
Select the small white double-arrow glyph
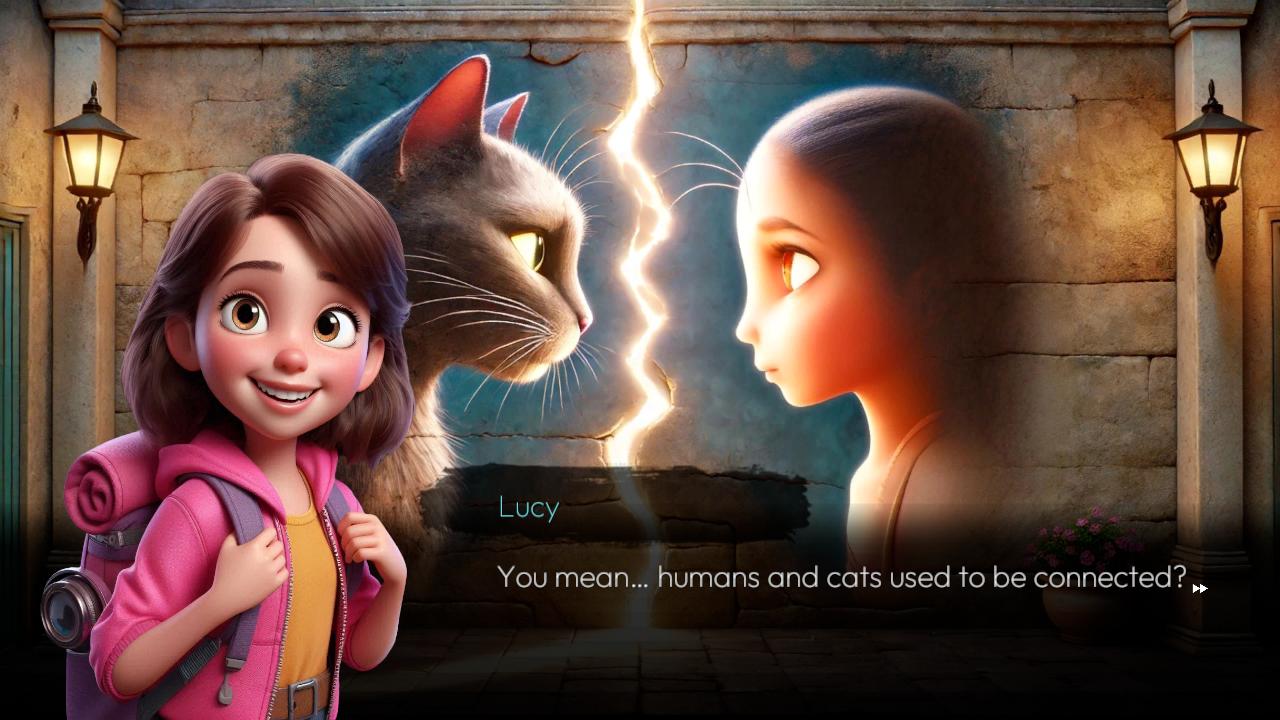coord(1199,589)
